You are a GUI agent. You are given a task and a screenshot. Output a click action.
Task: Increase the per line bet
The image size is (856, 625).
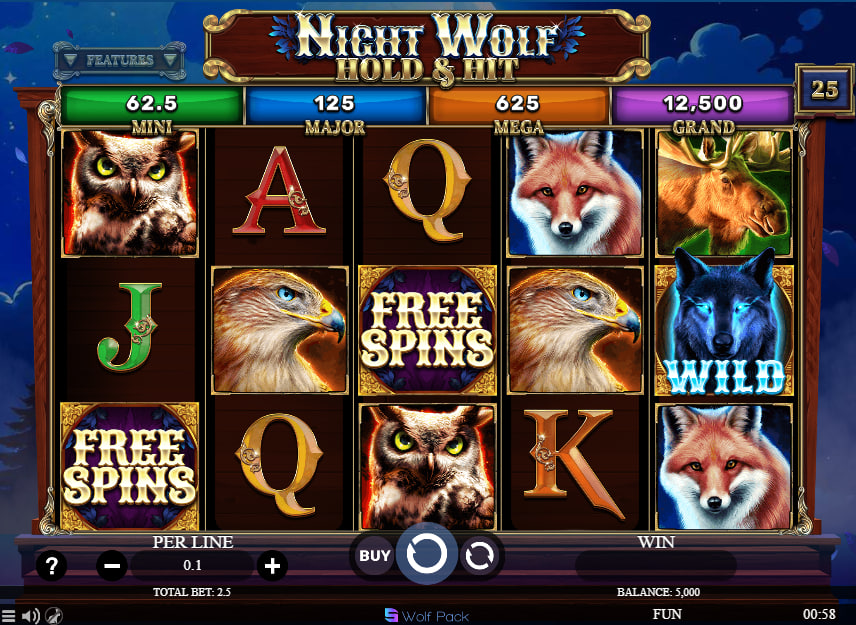271,566
